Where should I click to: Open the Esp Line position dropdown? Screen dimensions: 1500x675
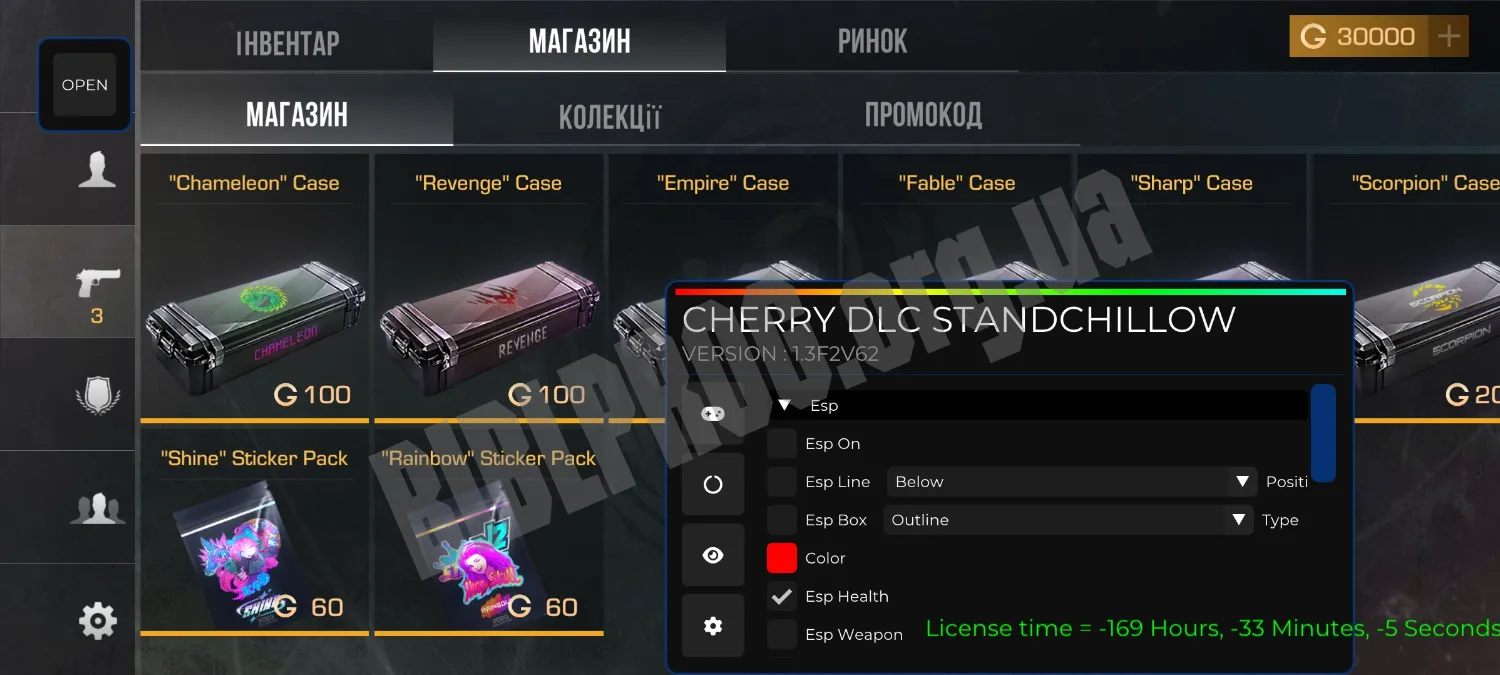tap(1070, 482)
